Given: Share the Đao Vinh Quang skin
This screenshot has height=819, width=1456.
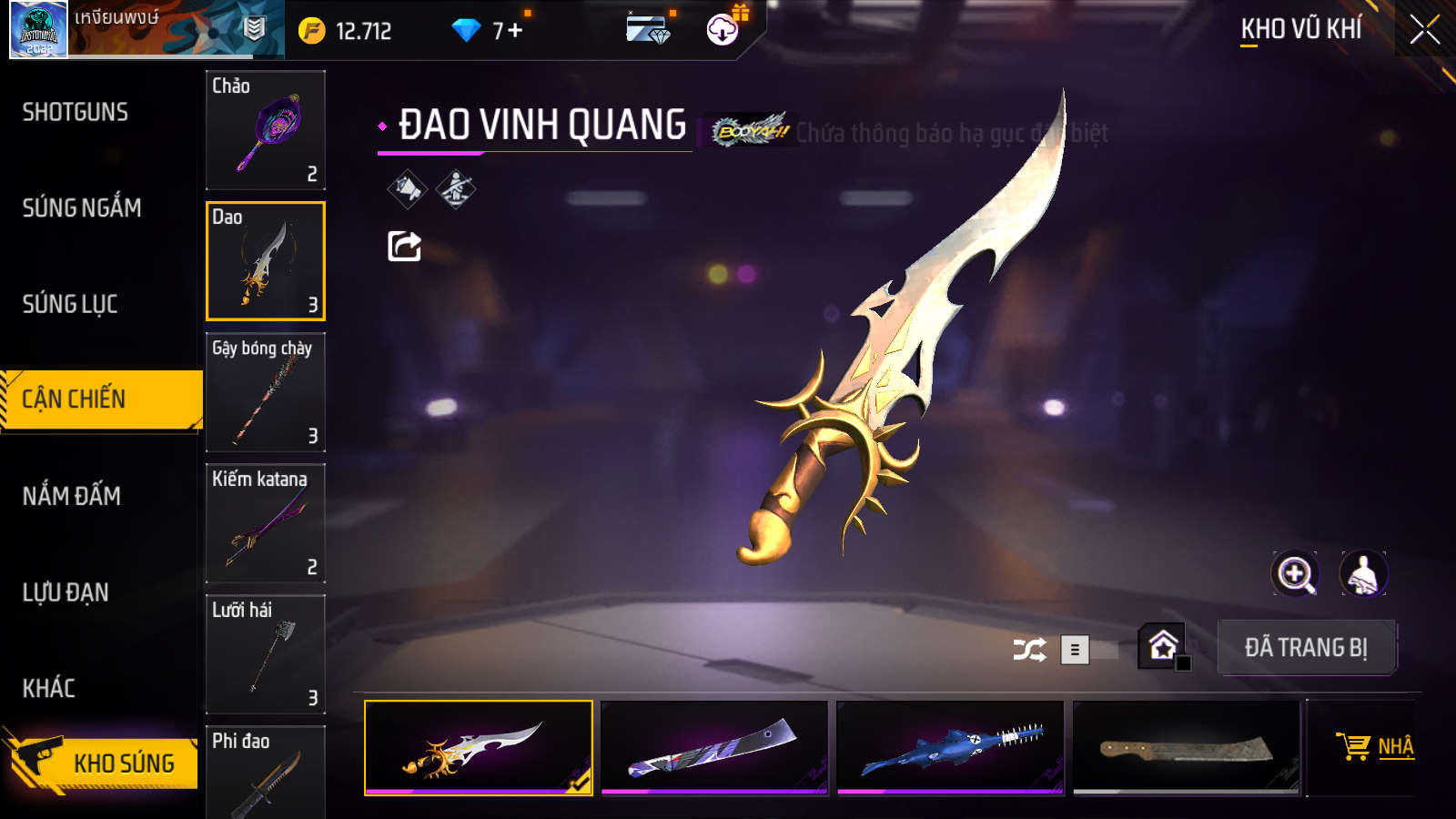Looking at the screenshot, I should pos(405,246).
